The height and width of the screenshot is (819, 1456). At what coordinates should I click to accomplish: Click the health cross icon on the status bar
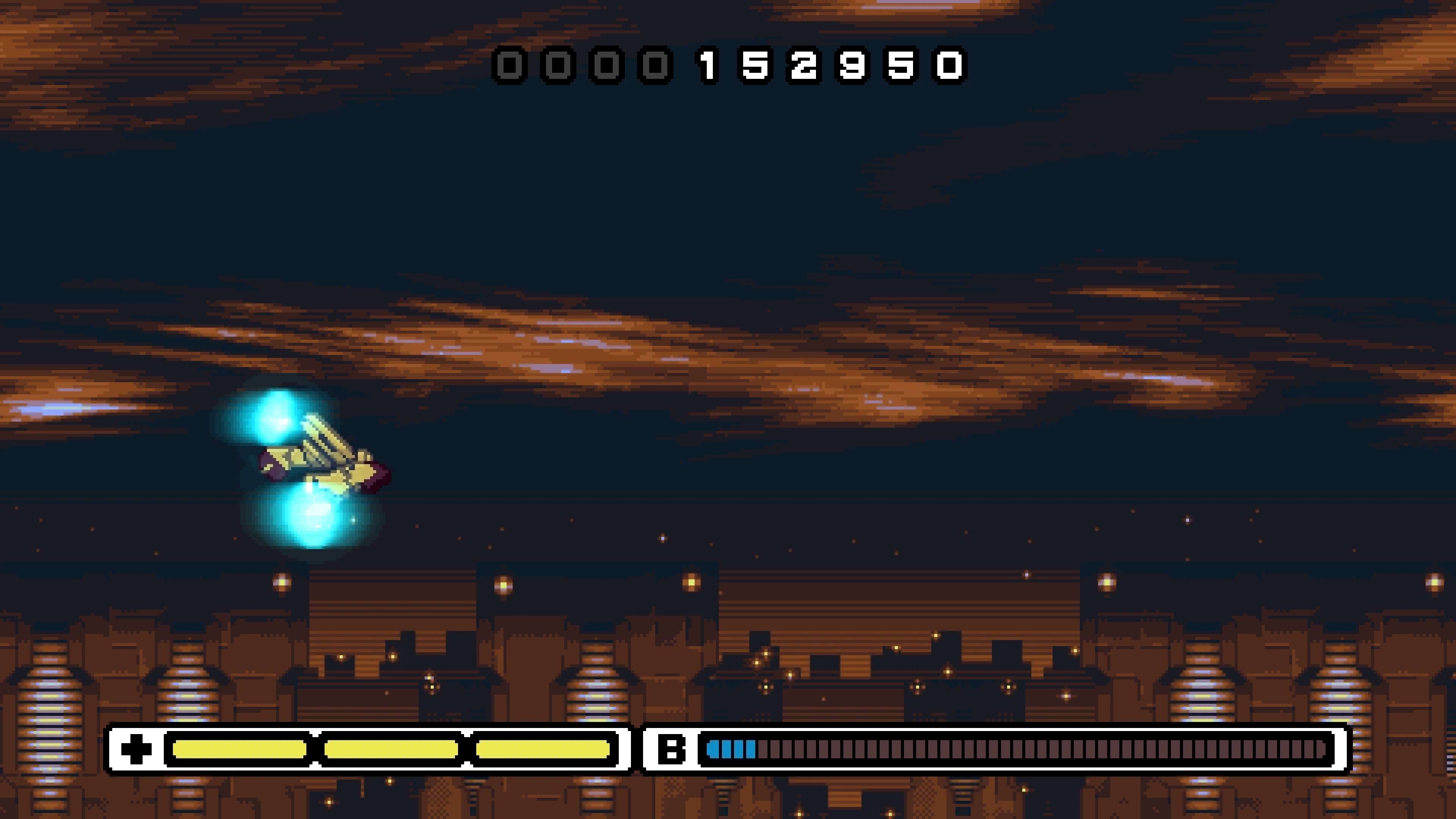tap(136, 748)
